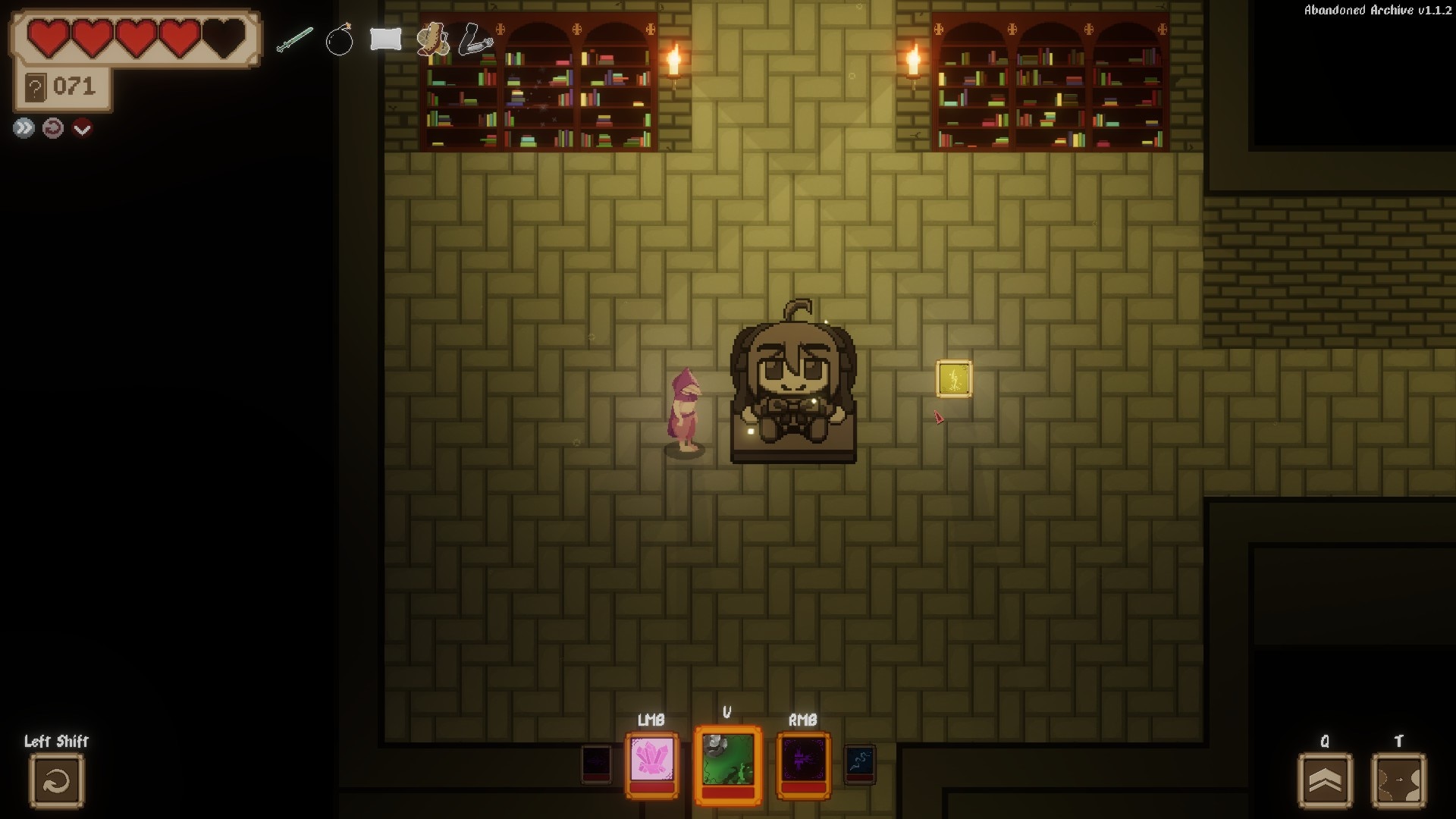Viewport: 1456px width, 819px height.
Task: Activate the purple rune spell card
Action: point(803,761)
